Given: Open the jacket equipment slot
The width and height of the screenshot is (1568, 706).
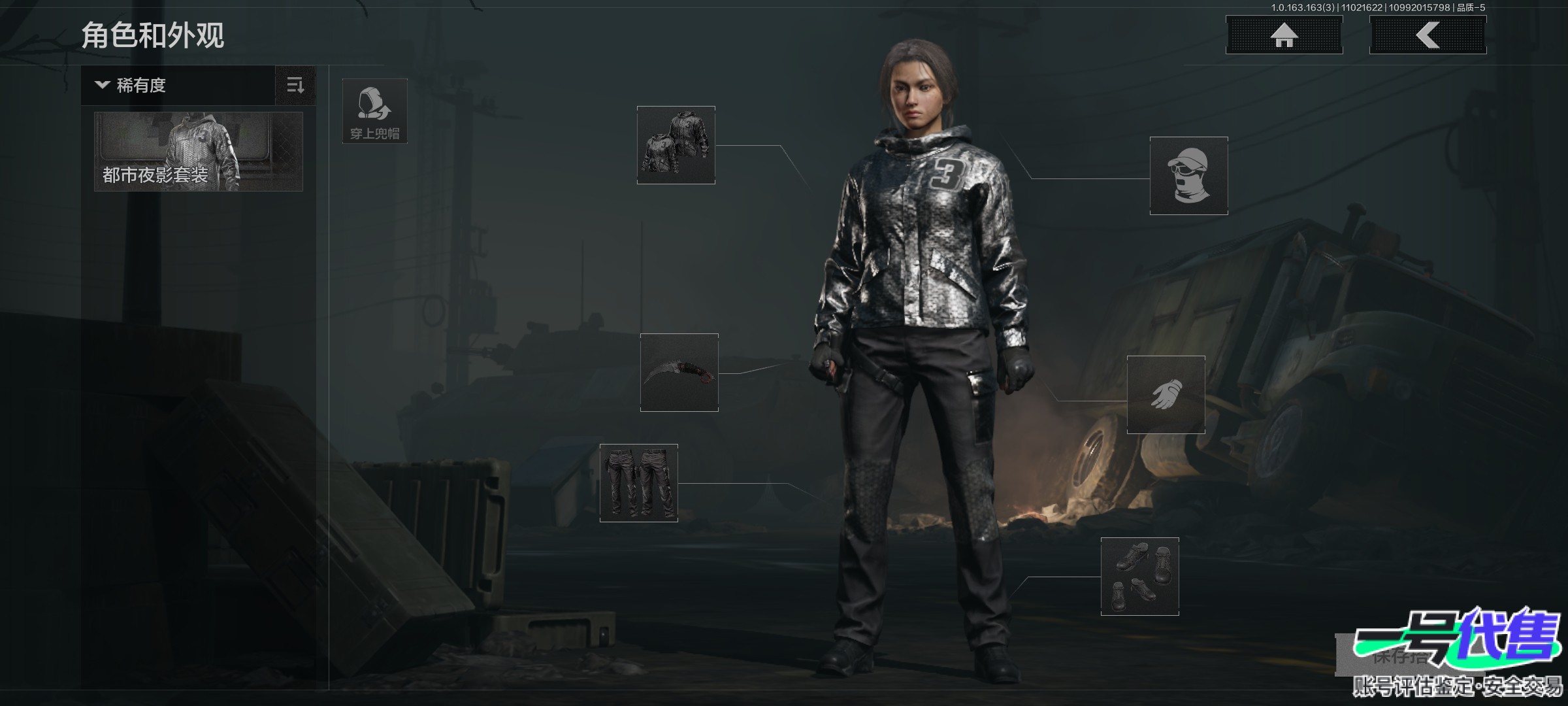Looking at the screenshot, I should tap(676, 145).
